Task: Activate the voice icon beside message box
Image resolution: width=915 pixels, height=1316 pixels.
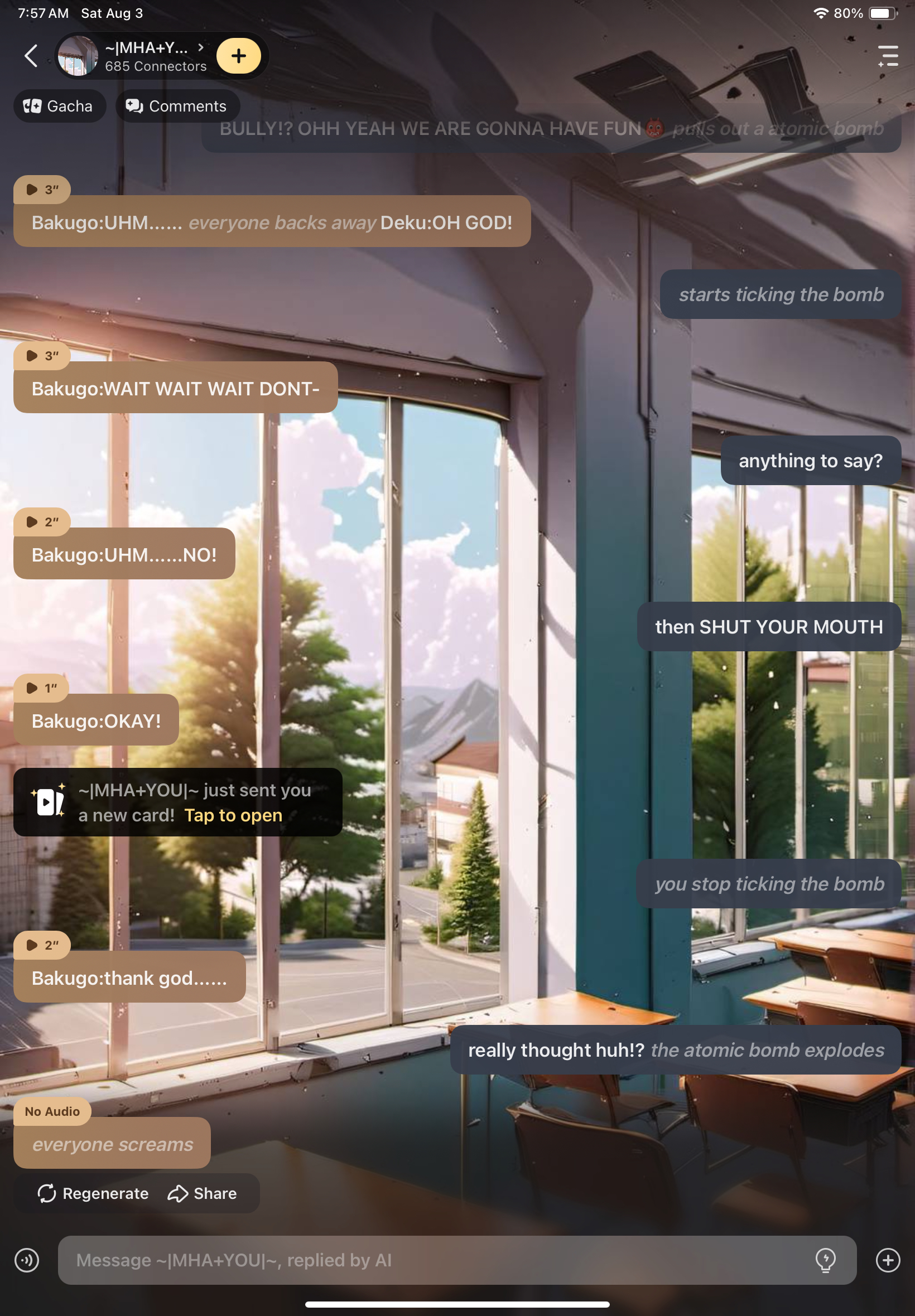Action: coord(27,1260)
